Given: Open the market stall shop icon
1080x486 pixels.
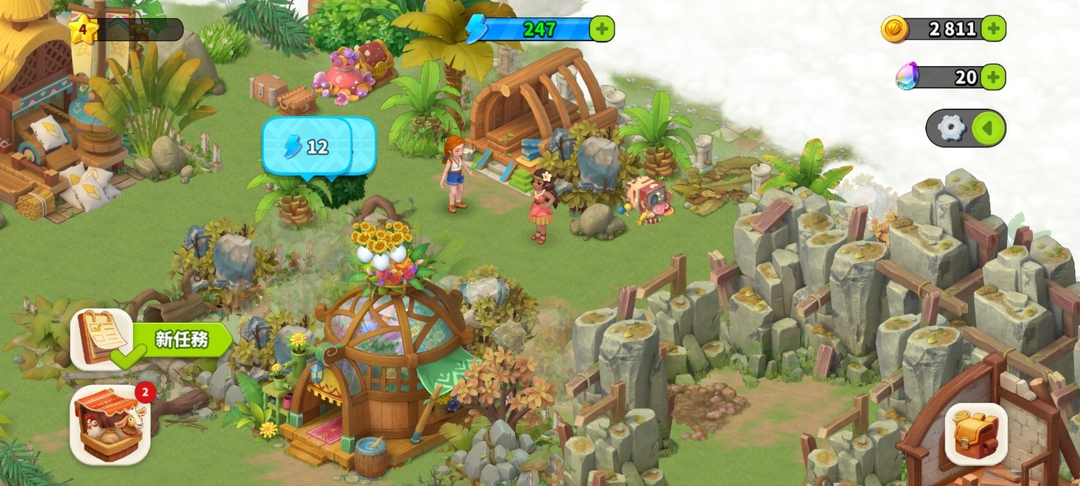Looking at the screenshot, I should click(109, 424).
